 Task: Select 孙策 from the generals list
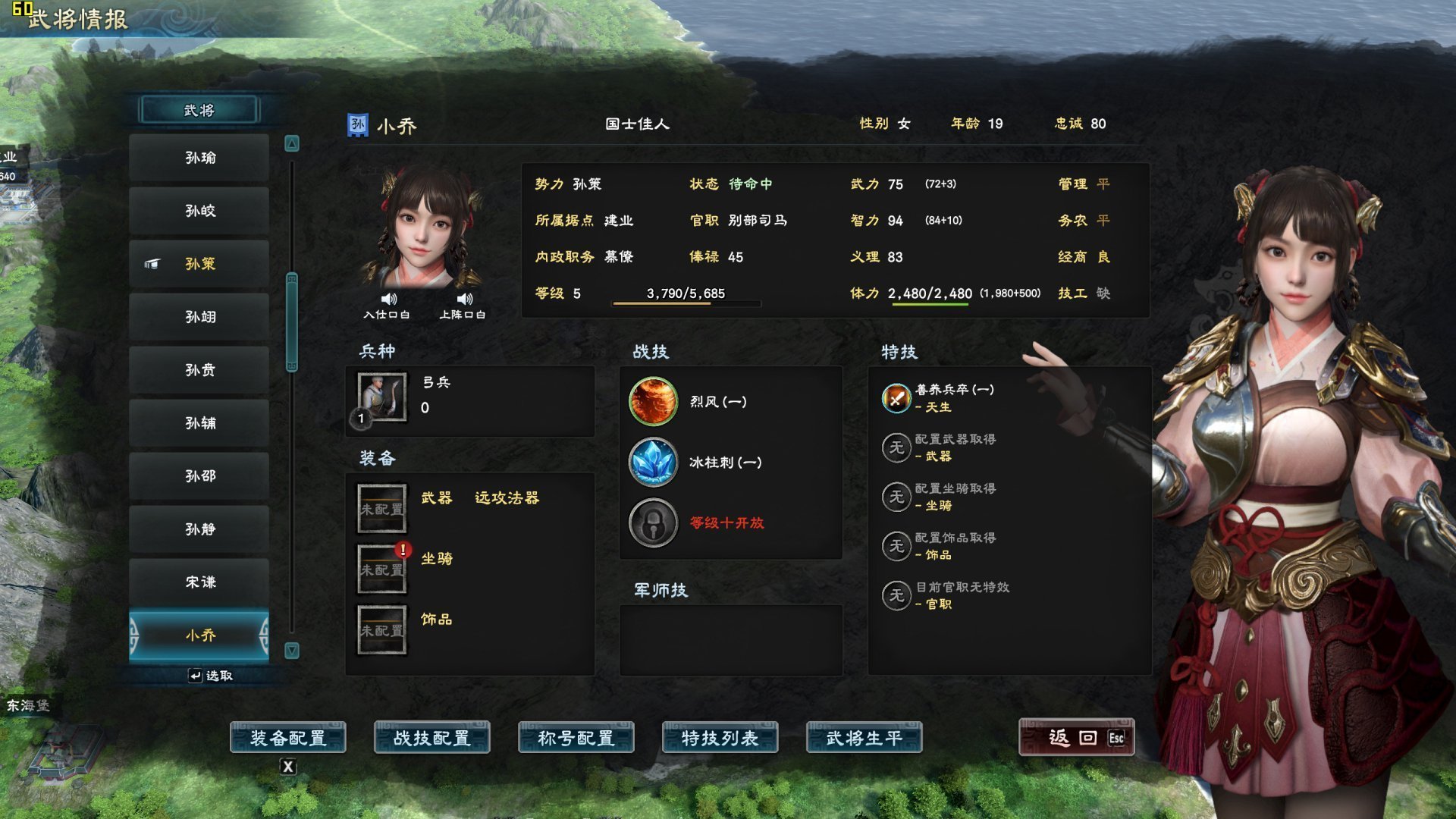tap(199, 264)
